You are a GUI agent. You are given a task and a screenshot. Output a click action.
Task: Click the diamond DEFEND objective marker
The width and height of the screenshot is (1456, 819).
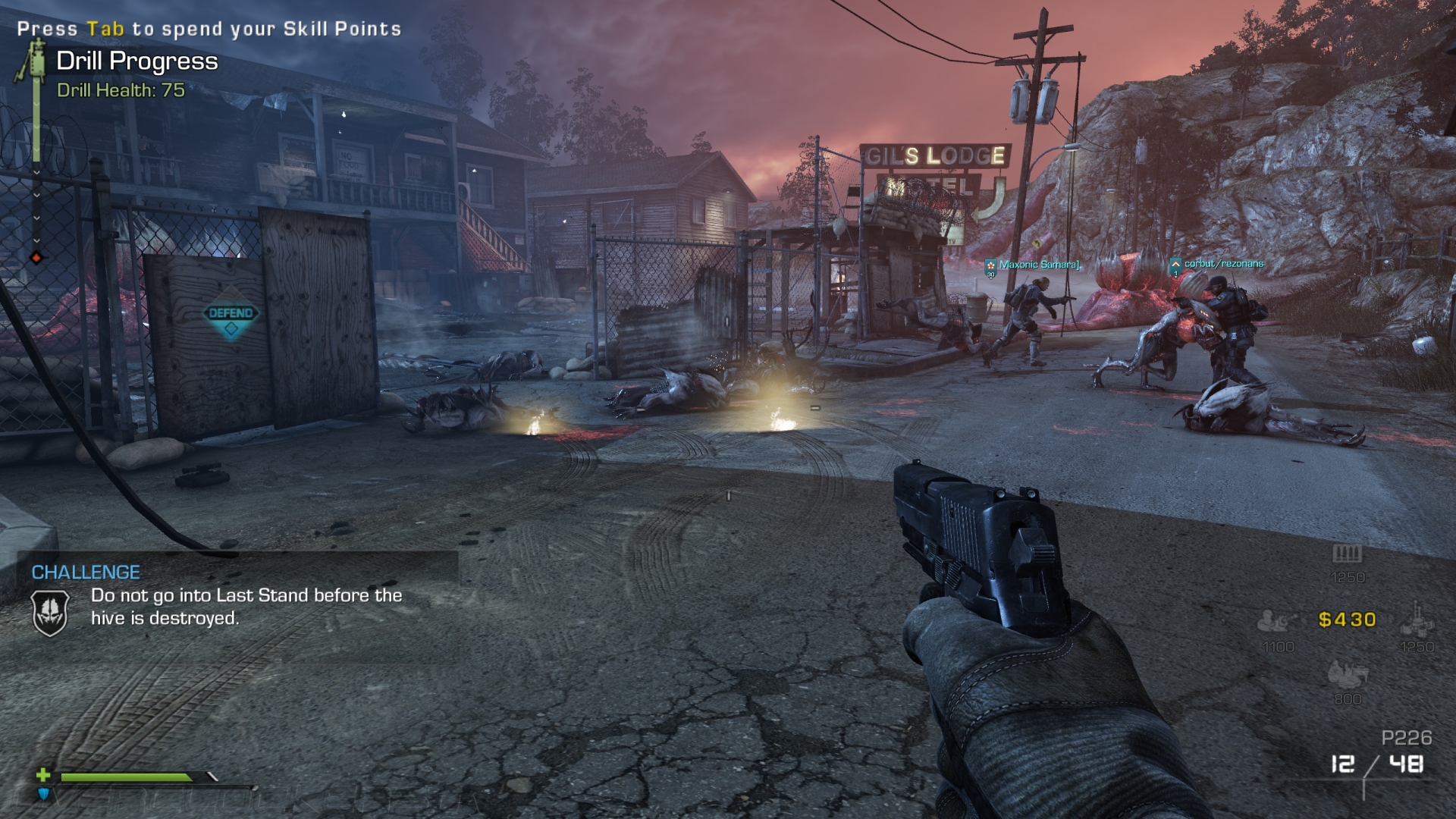click(x=231, y=314)
